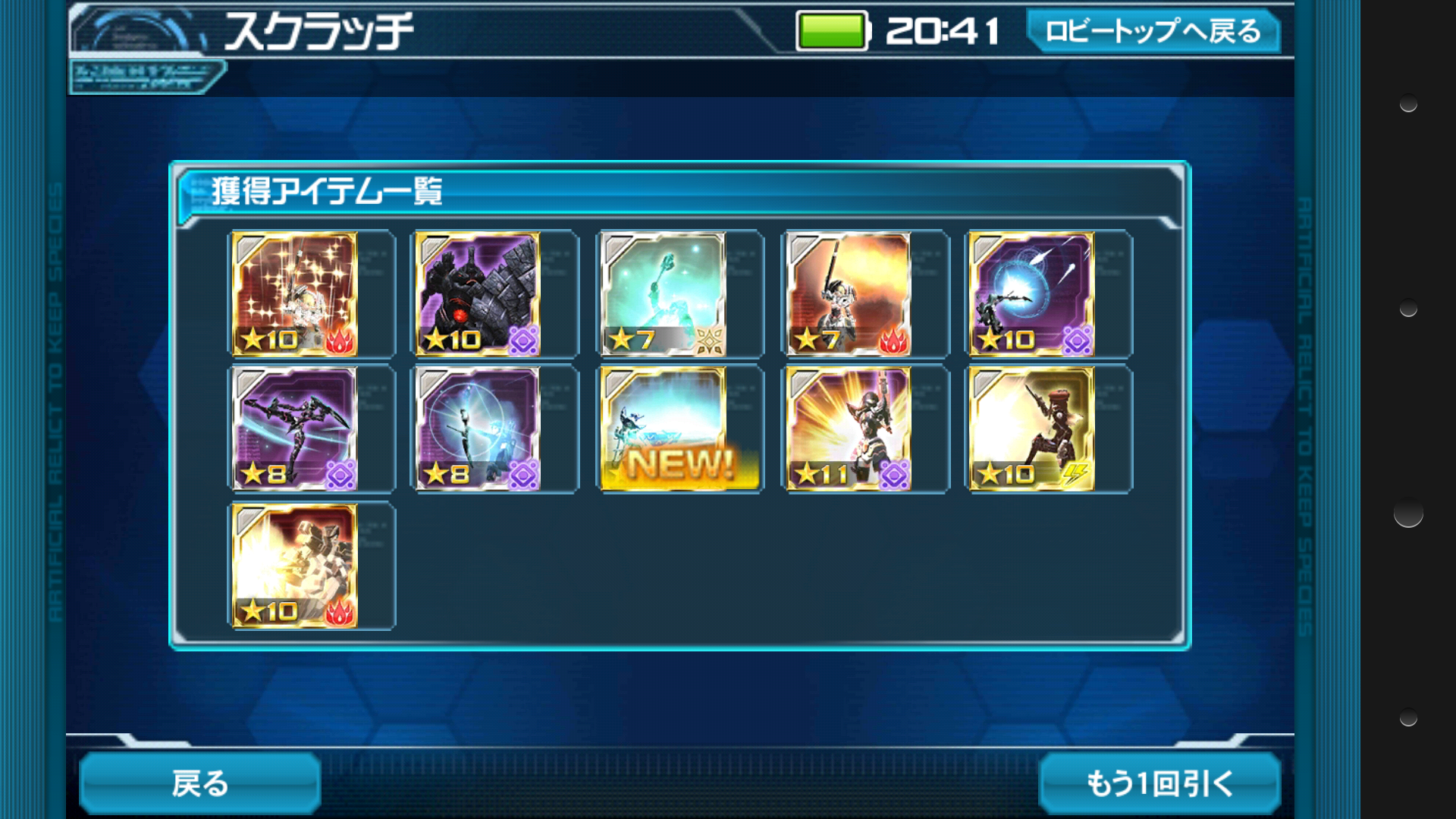The width and height of the screenshot is (1456, 819).
Task: Select the ★11 card
Action: click(848, 429)
